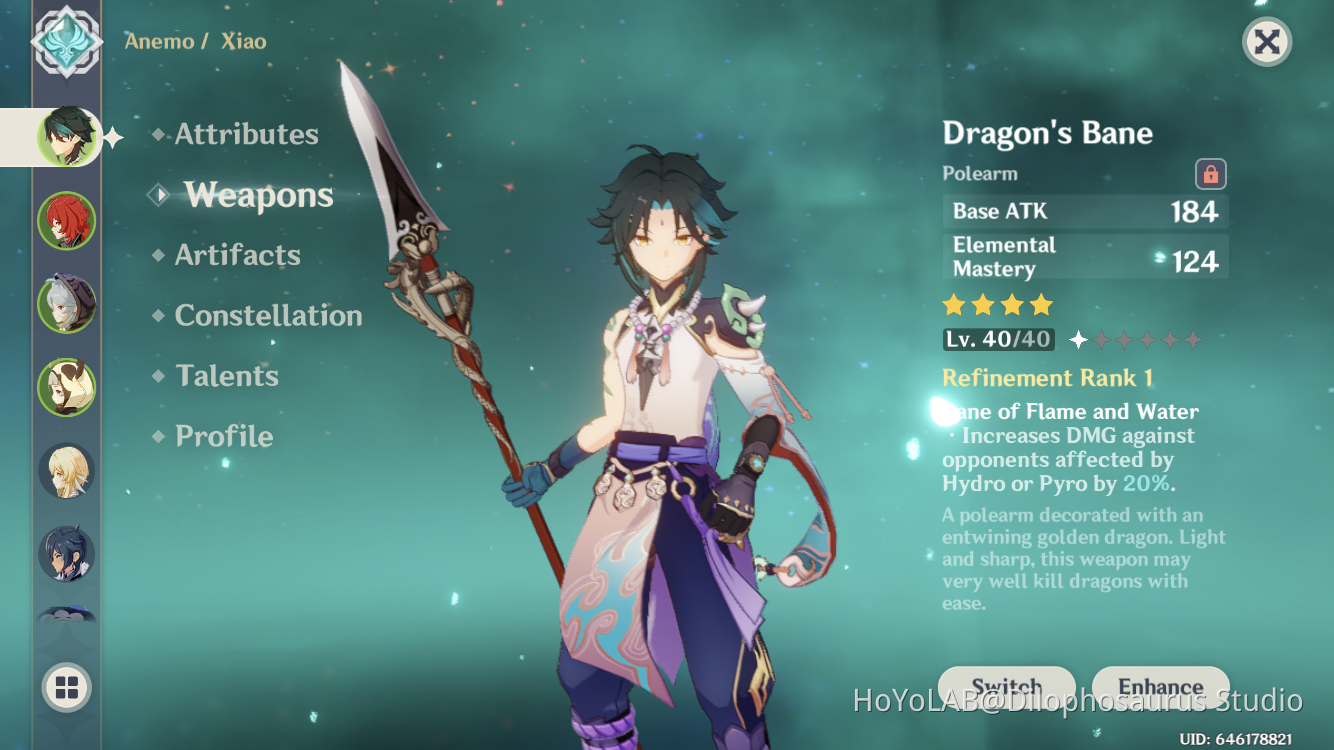The height and width of the screenshot is (750, 1334).
Task: Open the party setup grid icon at bottom-left
Action: 66,688
